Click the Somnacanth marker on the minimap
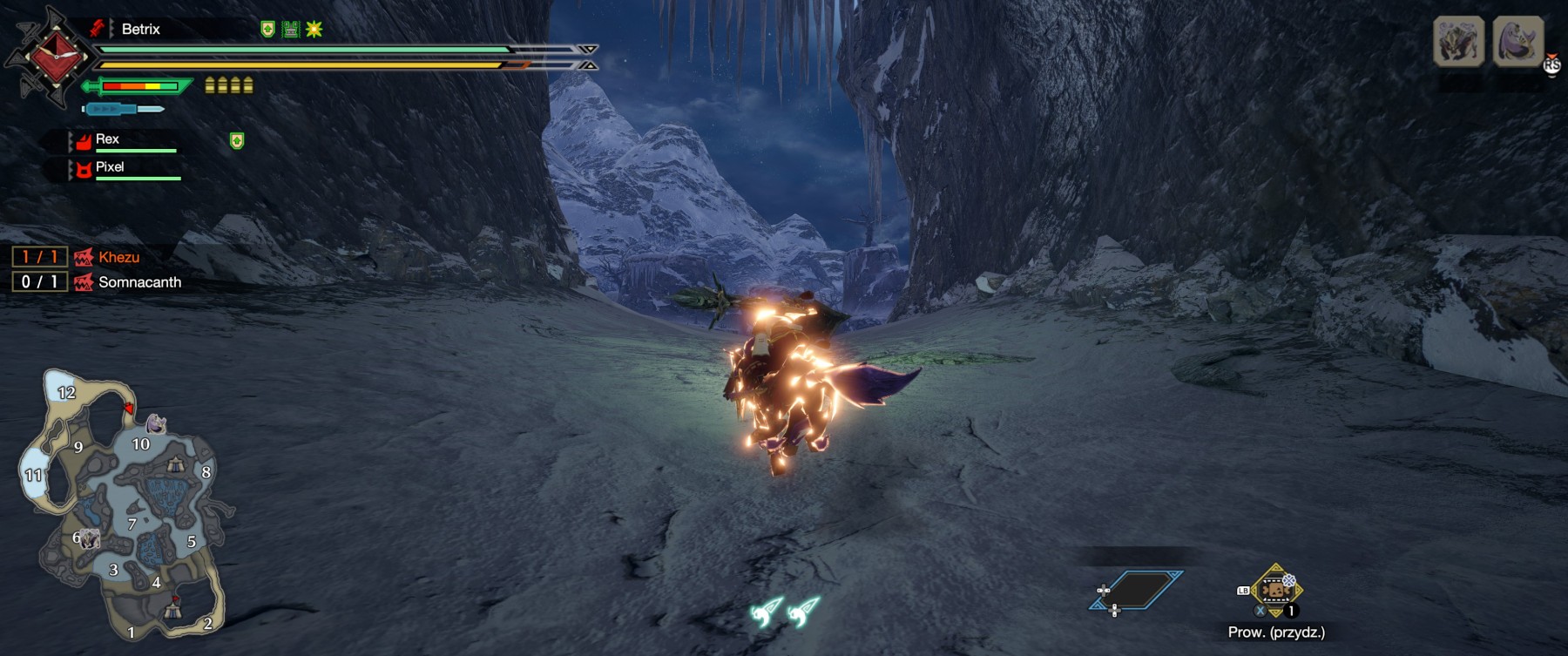This screenshot has height=656, width=1568. (x=156, y=423)
